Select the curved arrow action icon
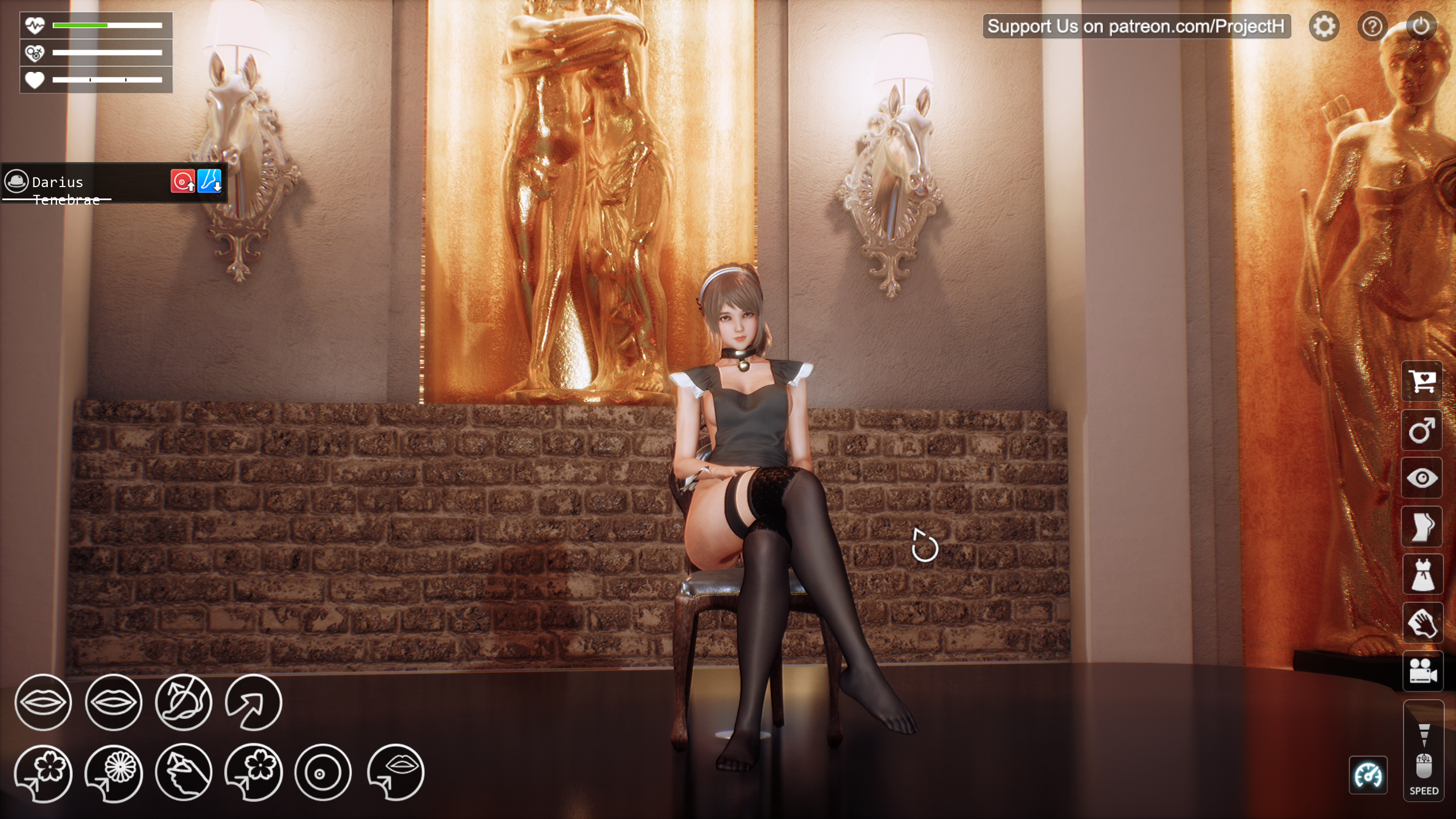The width and height of the screenshot is (1456, 819). coord(254,702)
